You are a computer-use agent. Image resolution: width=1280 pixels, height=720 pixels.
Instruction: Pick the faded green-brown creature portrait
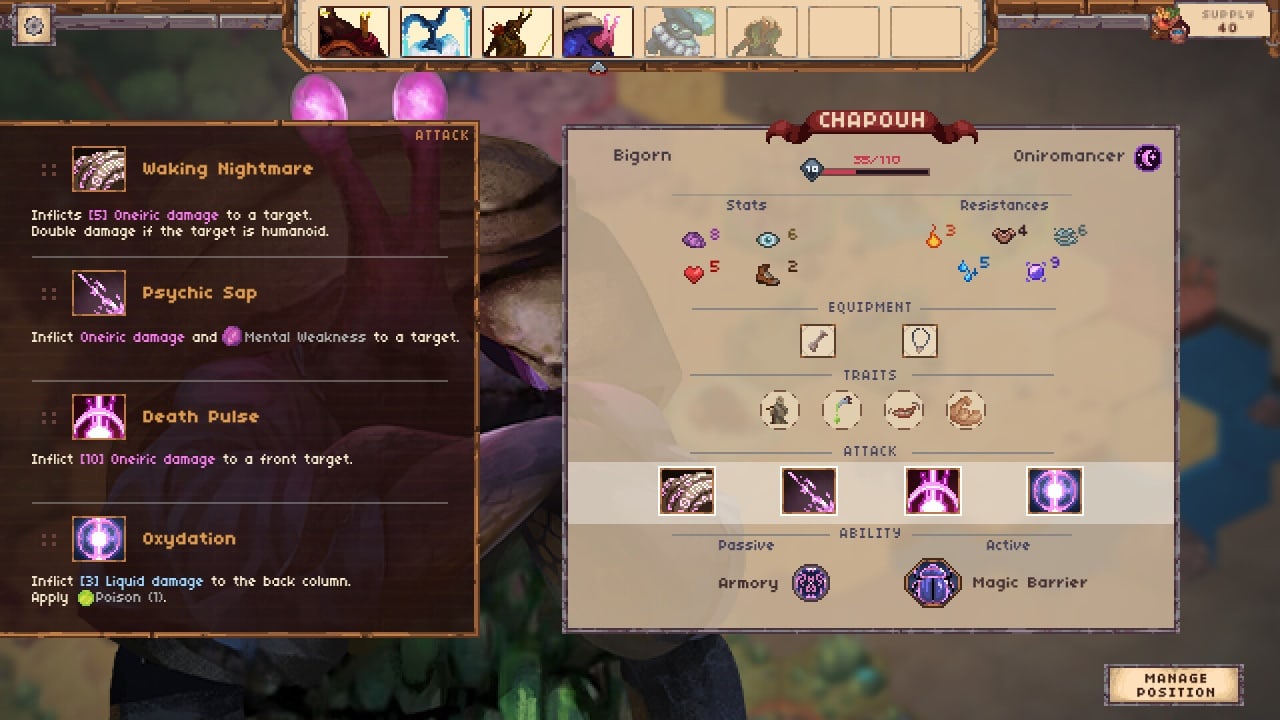click(x=761, y=33)
